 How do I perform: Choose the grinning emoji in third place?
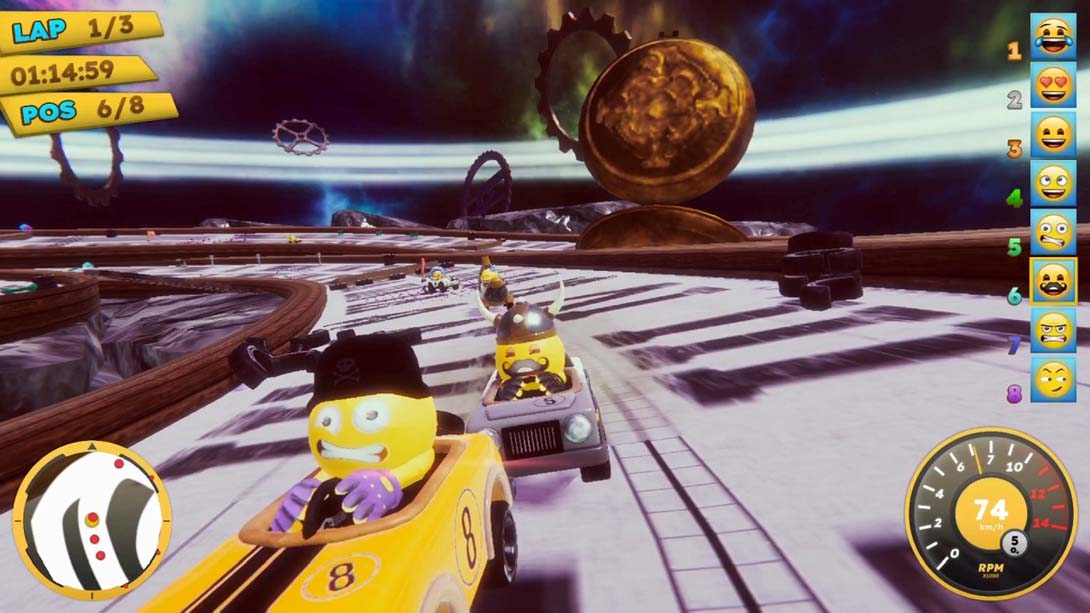click(1053, 135)
